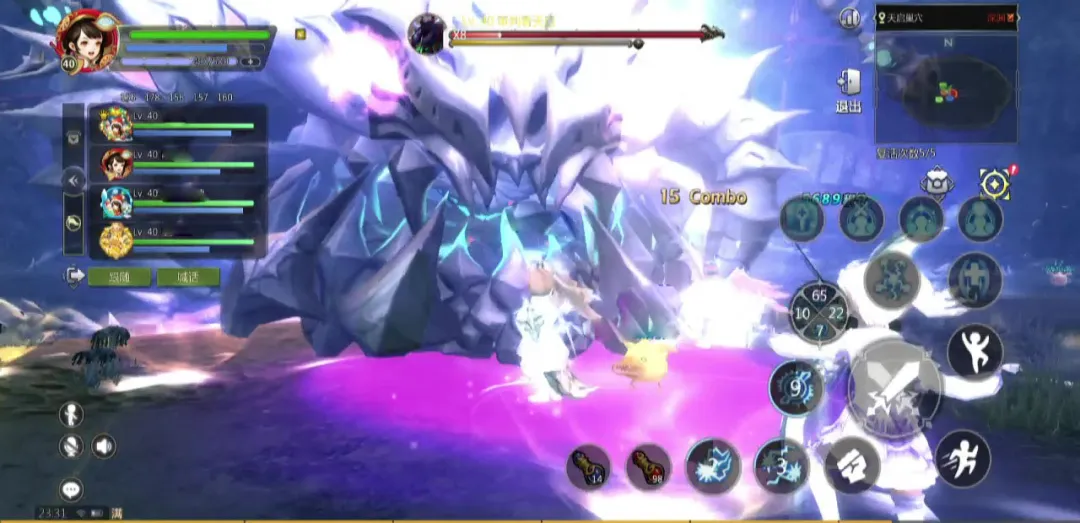Collapse the team panel with arrow button
The width and height of the screenshot is (1080, 523).
73,180
